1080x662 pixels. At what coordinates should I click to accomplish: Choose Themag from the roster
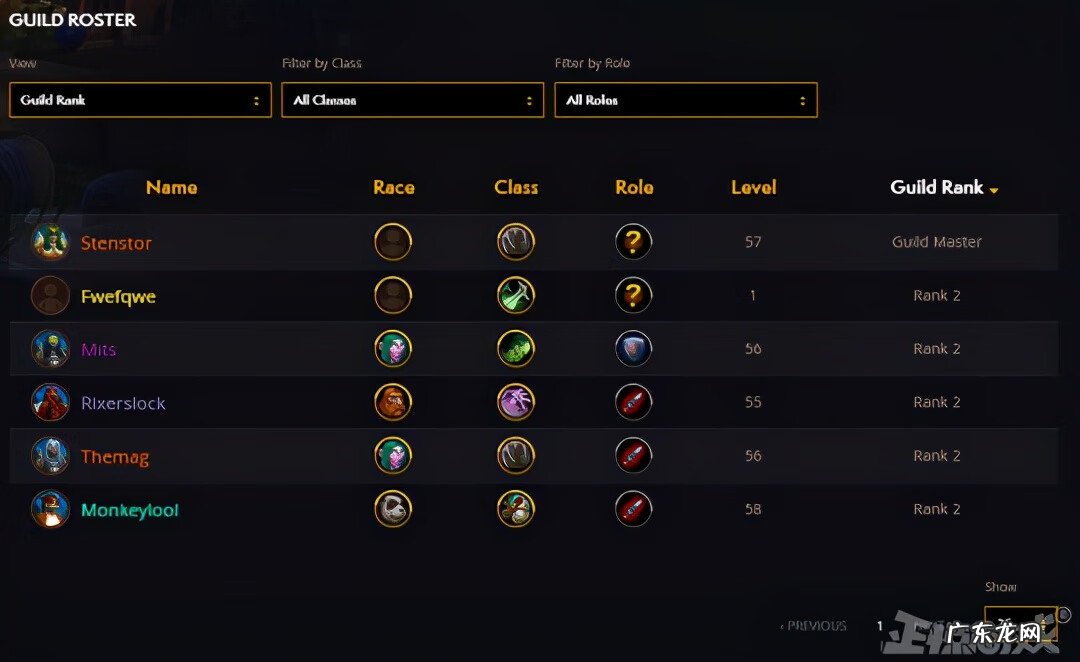tap(115, 457)
